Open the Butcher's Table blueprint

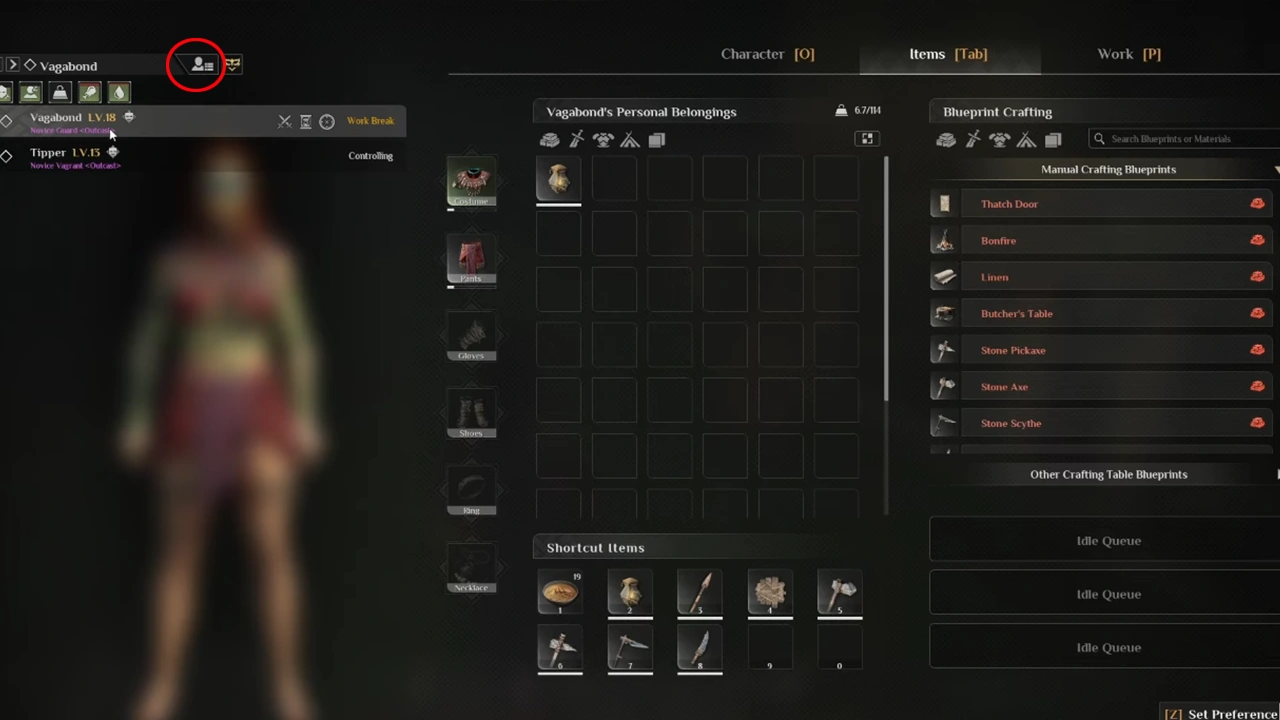tap(1016, 314)
